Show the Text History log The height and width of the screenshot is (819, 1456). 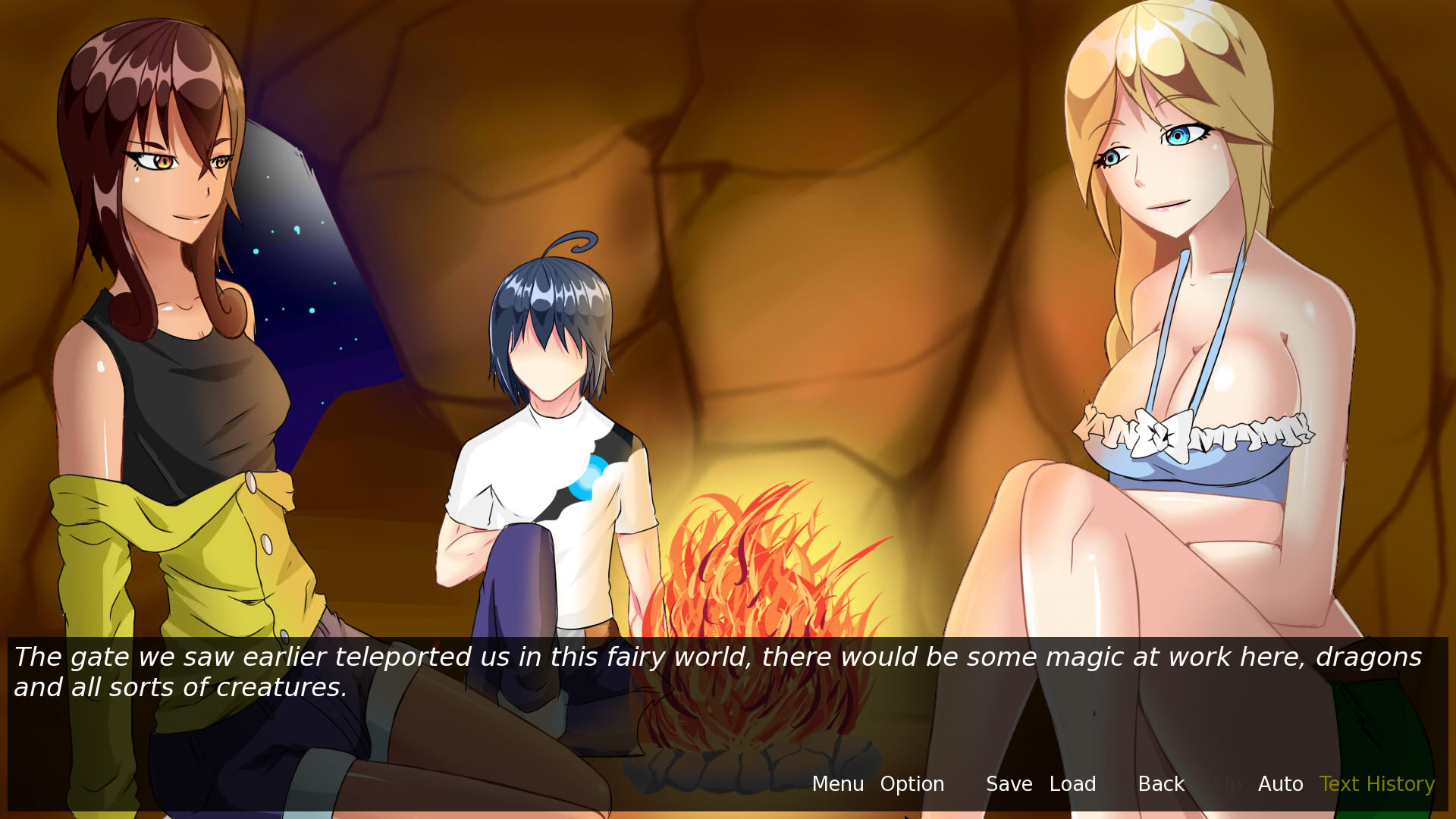pyautogui.click(x=1376, y=784)
